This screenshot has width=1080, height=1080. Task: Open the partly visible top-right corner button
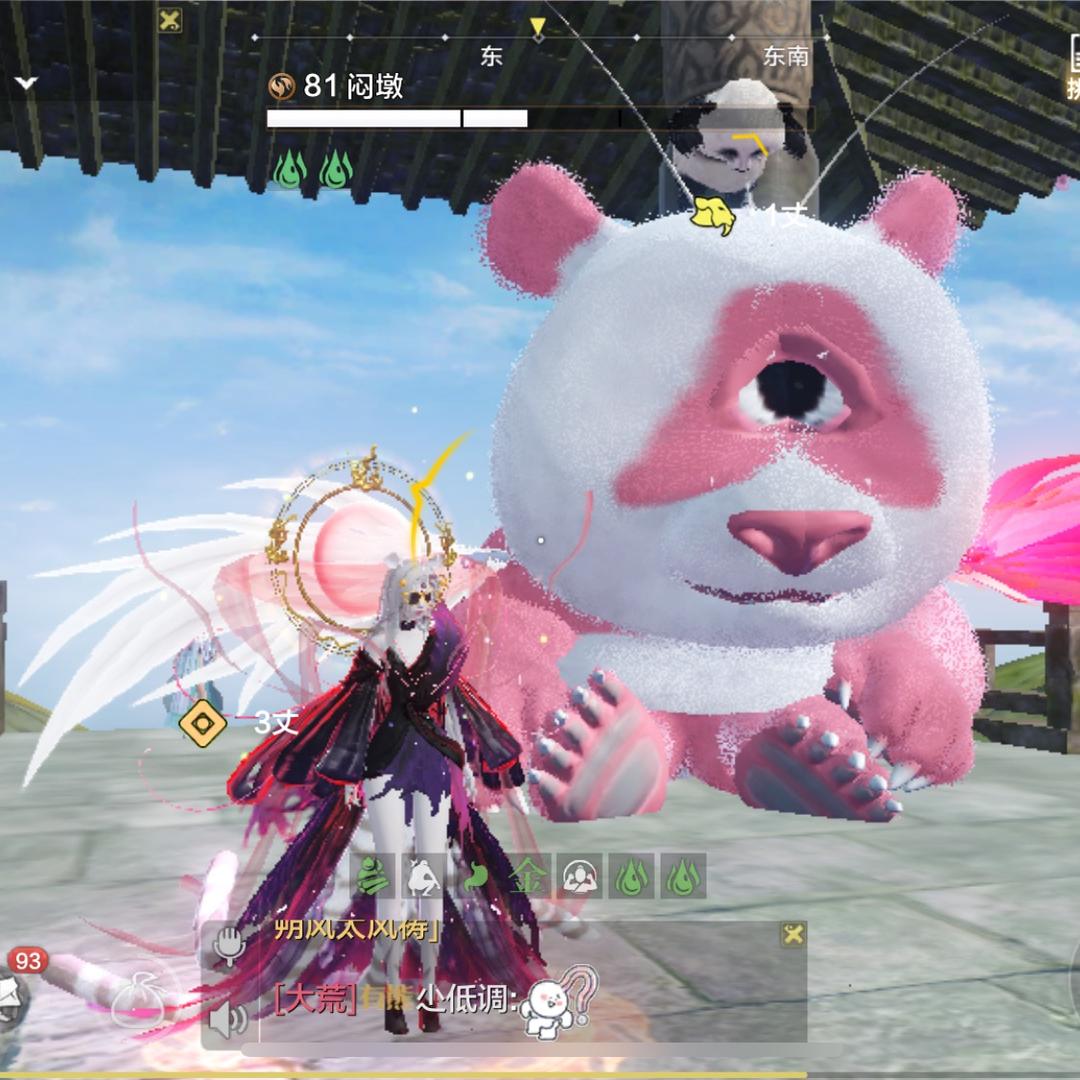(1071, 70)
